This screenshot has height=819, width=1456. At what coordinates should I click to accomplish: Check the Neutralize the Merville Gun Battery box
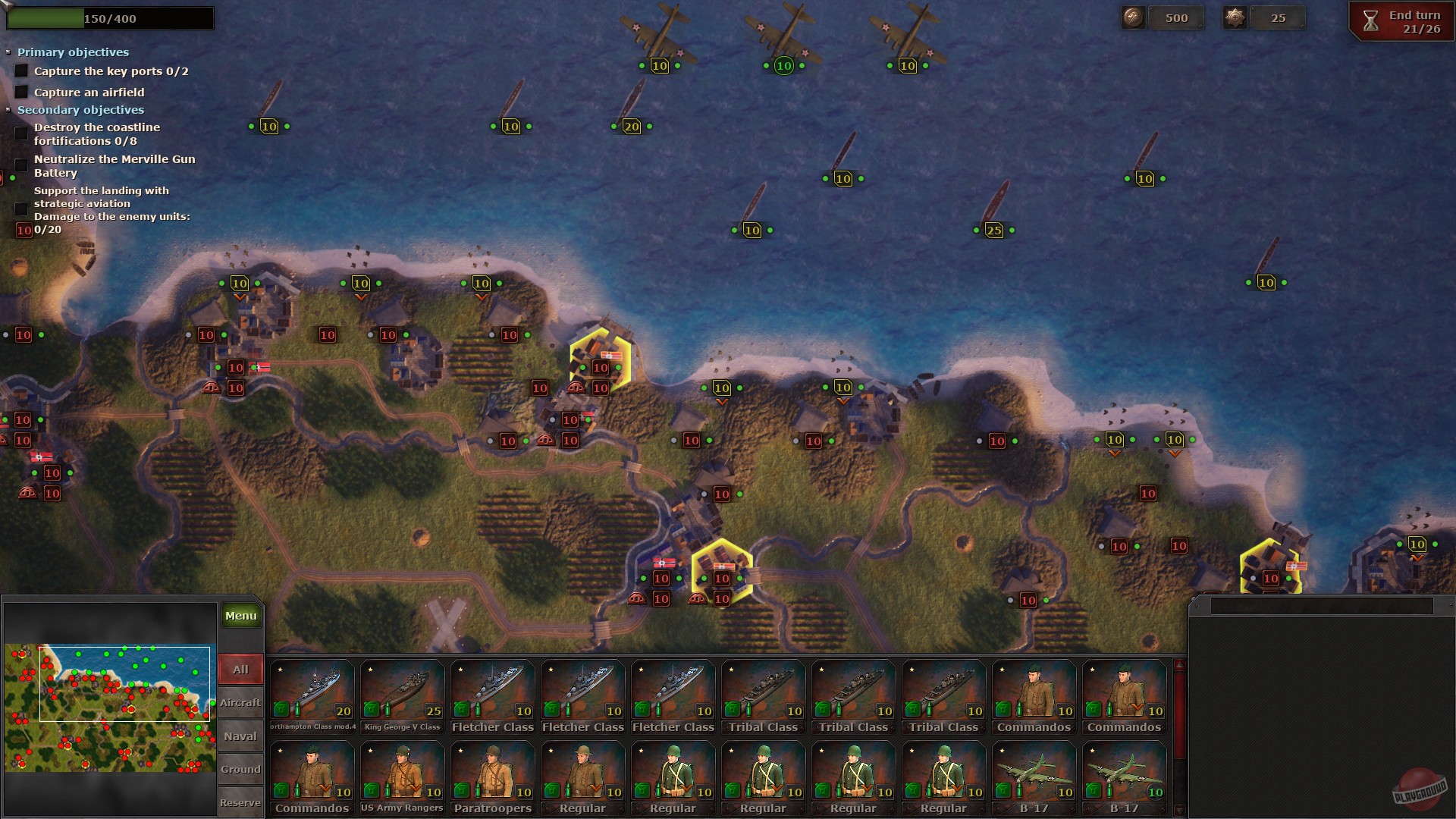click(x=20, y=166)
